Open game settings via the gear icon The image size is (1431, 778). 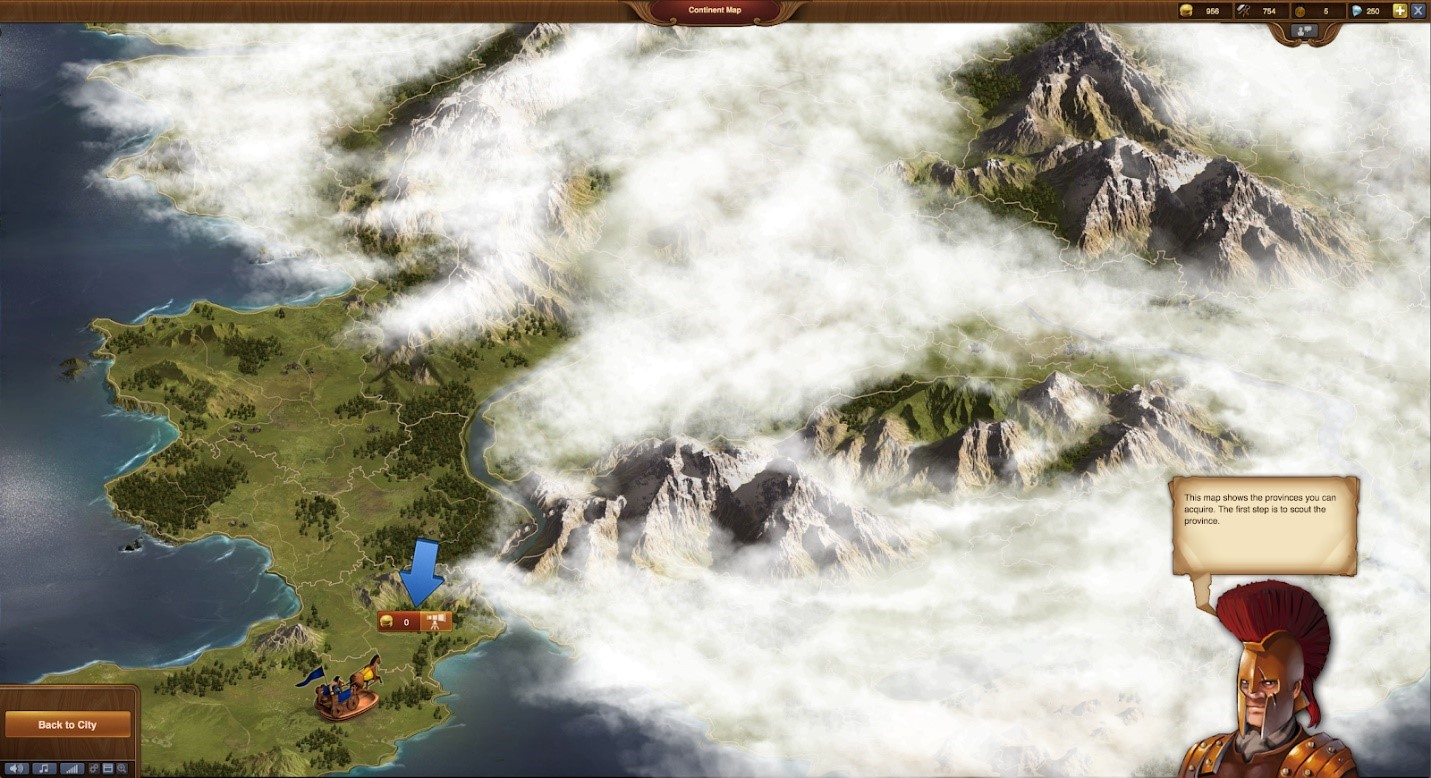pyautogui.click(x=95, y=768)
